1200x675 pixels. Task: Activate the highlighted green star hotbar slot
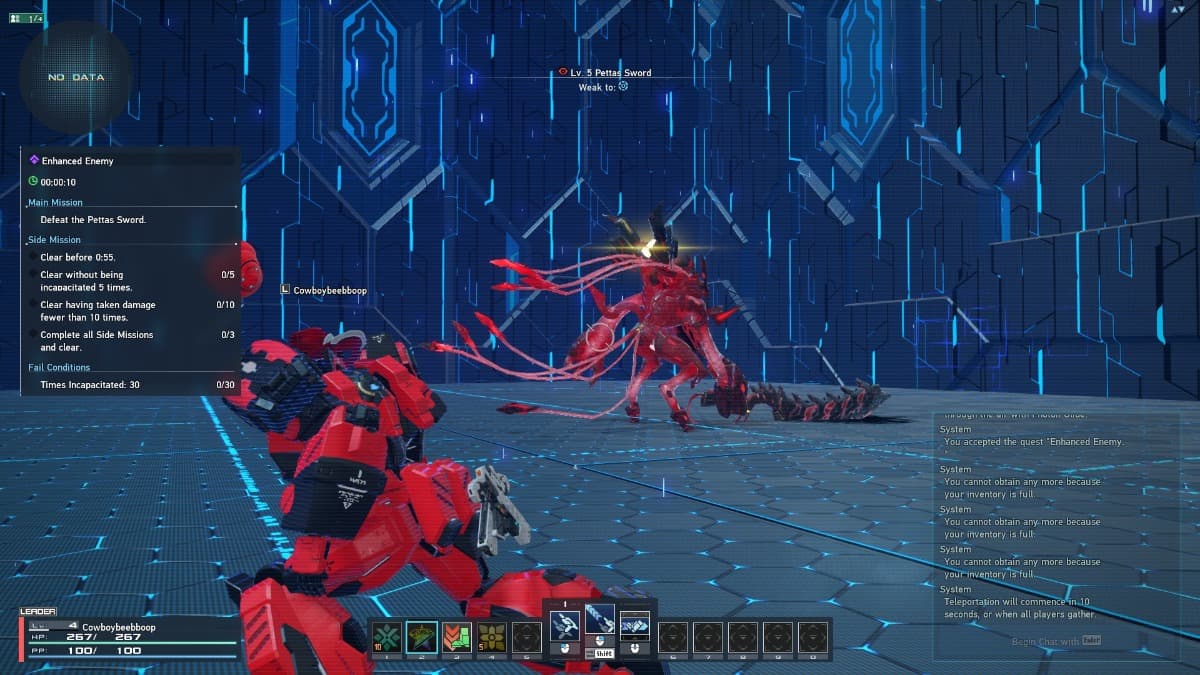click(422, 635)
